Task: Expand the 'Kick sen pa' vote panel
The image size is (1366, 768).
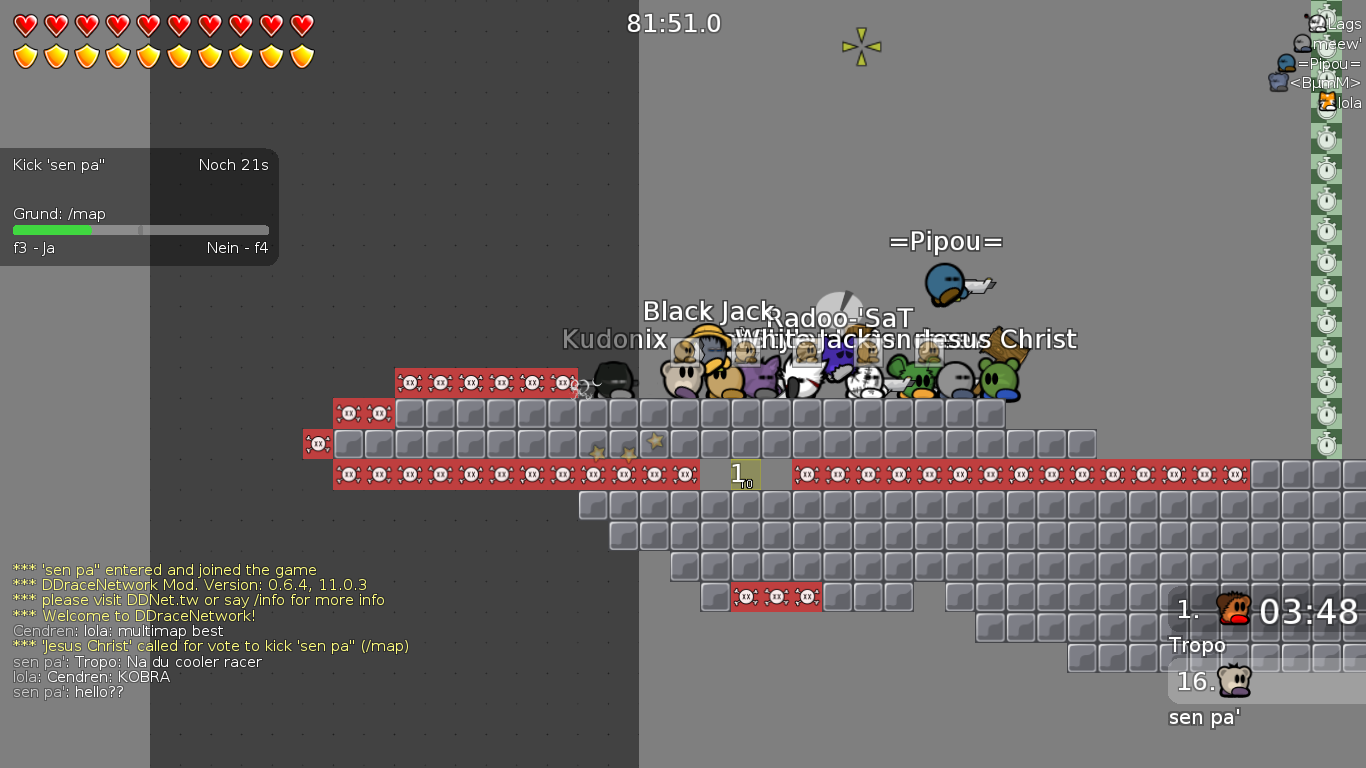Action: 57,165
